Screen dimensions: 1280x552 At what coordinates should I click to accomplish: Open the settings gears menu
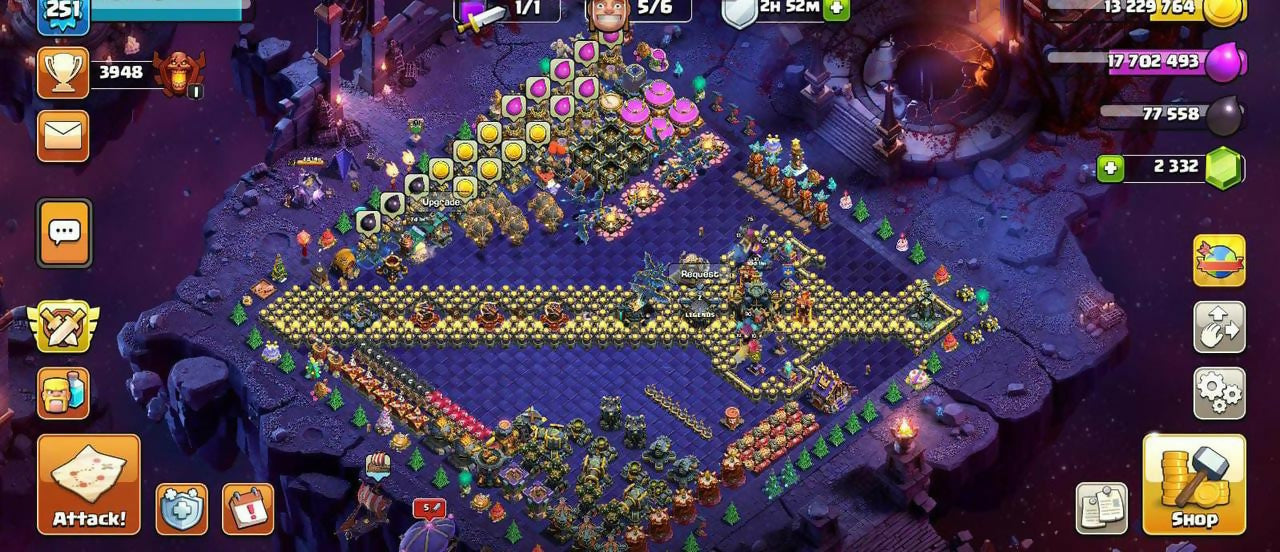[1219, 393]
